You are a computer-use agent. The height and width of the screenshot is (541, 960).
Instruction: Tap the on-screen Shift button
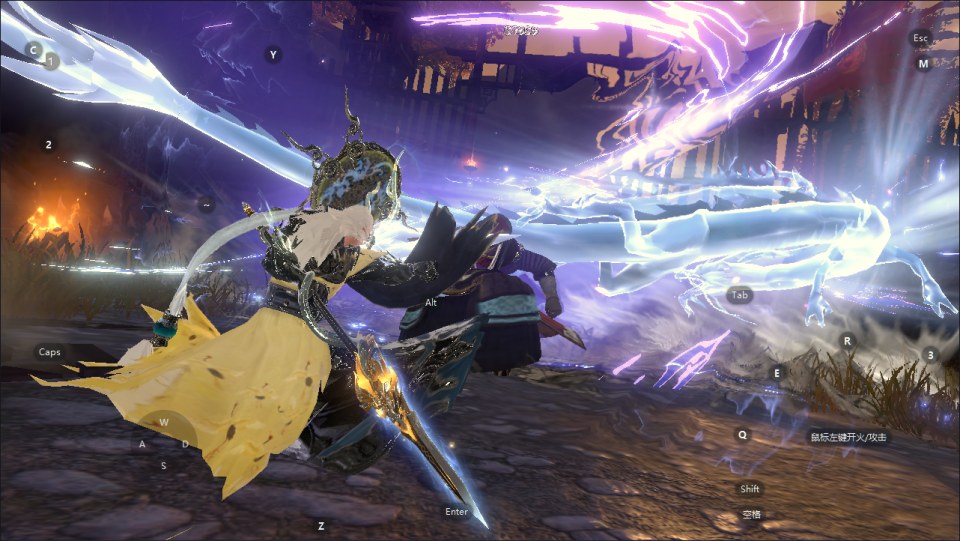(x=750, y=489)
